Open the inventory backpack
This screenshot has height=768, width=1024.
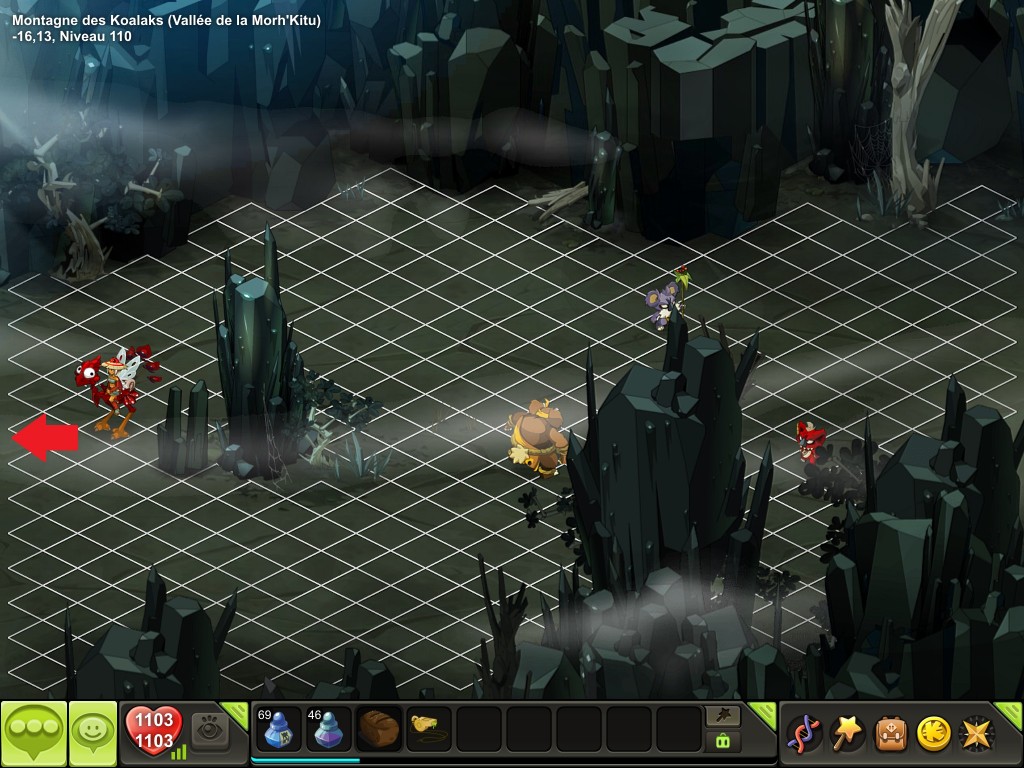(892, 734)
